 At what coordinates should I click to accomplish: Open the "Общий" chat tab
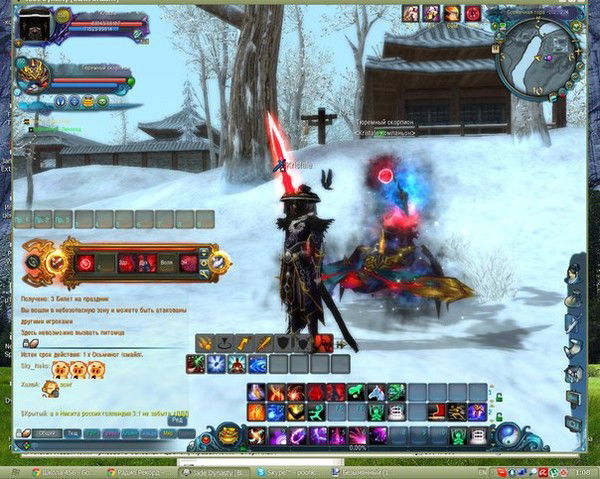click(x=46, y=433)
